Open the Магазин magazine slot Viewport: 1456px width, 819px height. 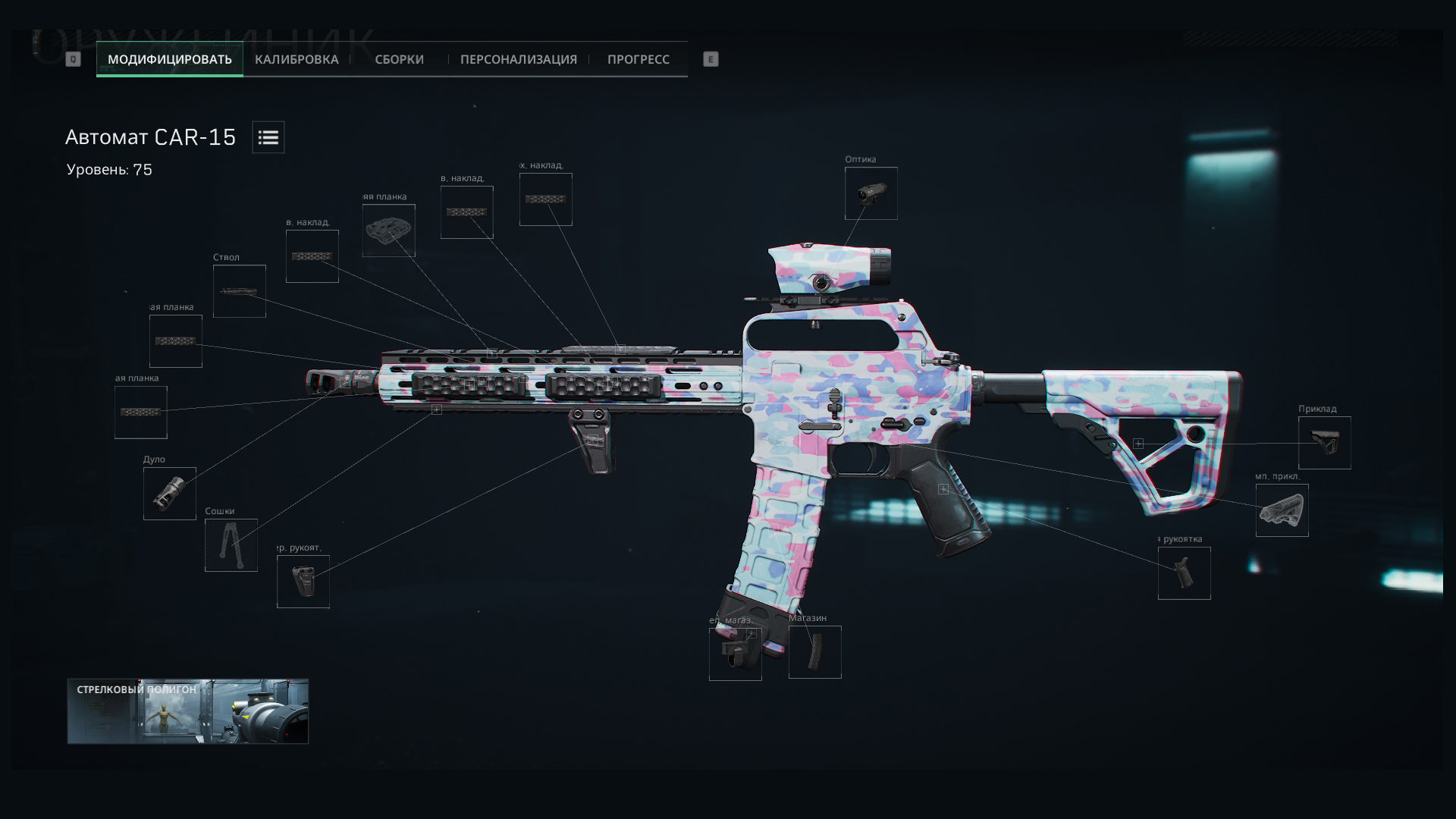[814, 652]
